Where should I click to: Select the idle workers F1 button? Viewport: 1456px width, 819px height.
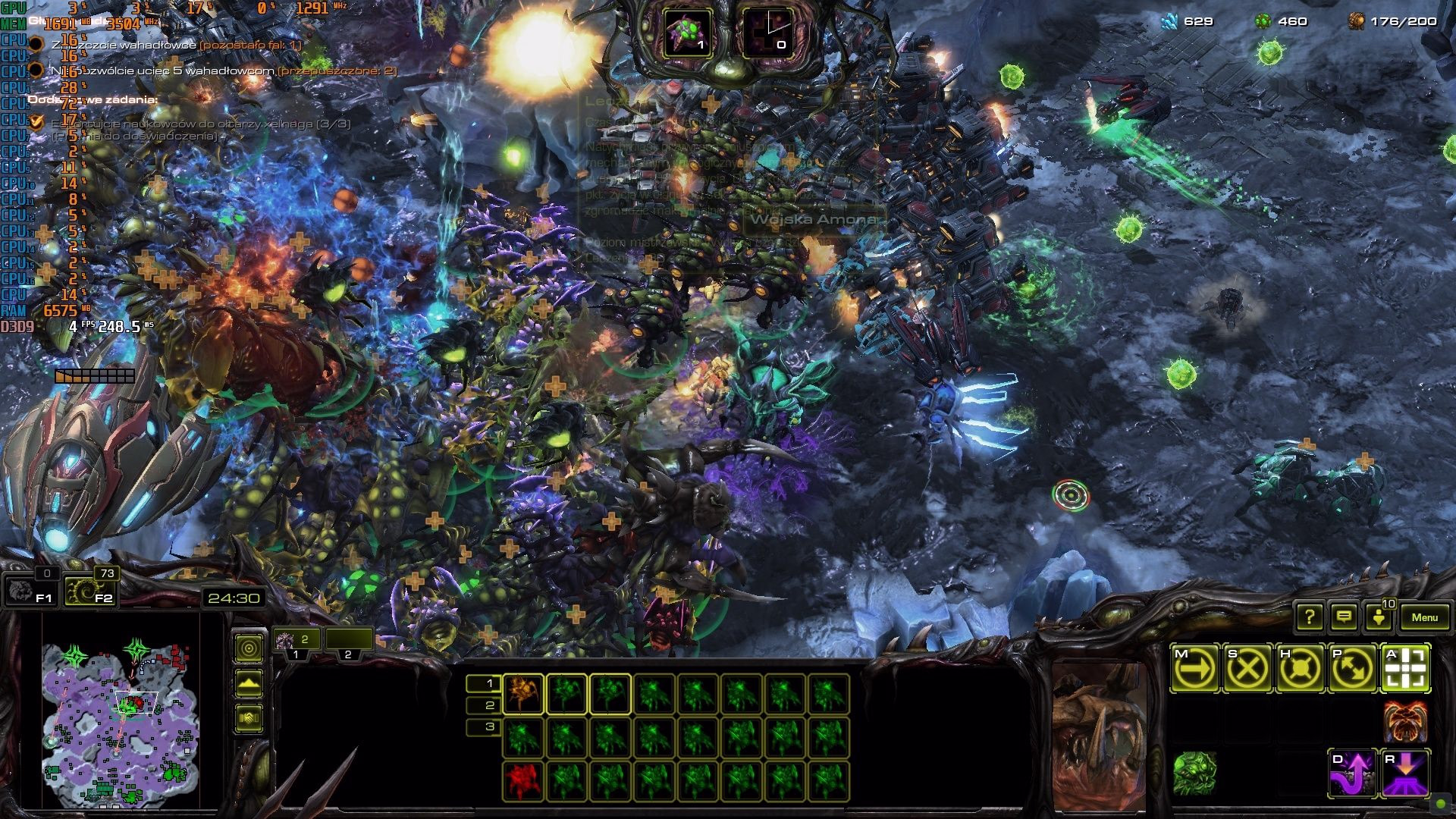point(30,591)
